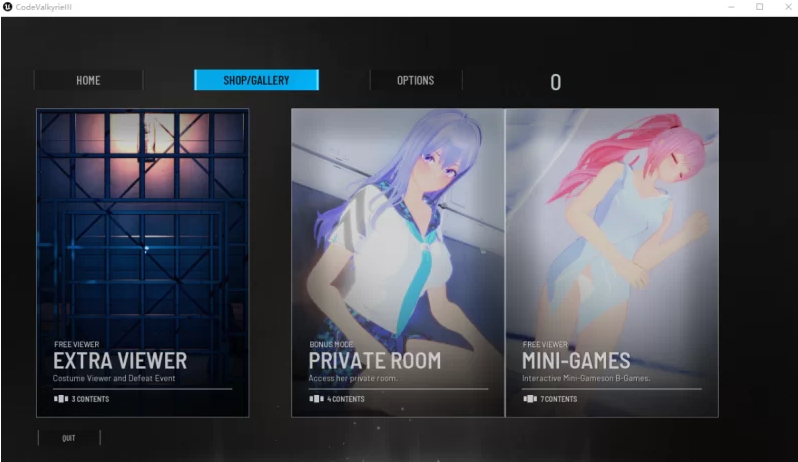This screenshot has width=798, height=462.
Task: Open the Extra Viewer card
Action: click(x=142, y=262)
